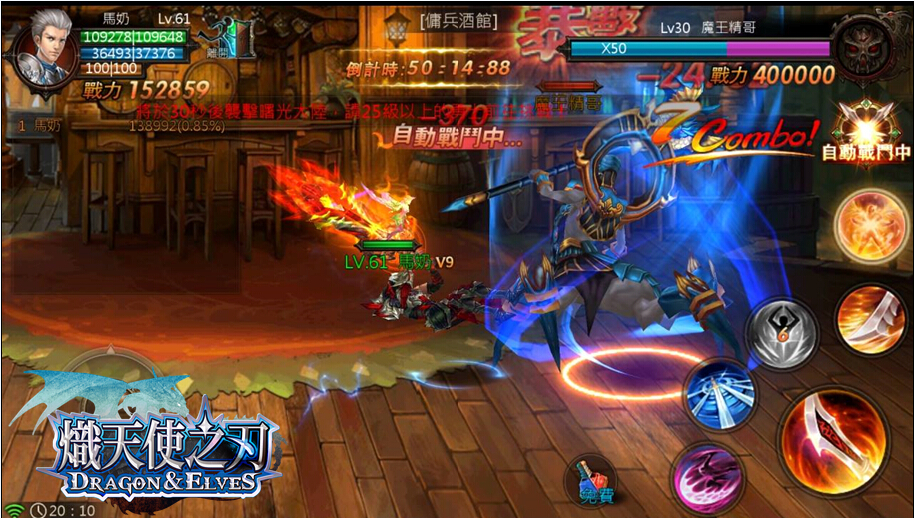Cast the blue whirlwind blade skill
The height and width of the screenshot is (518, 914).
pos(718,392)
